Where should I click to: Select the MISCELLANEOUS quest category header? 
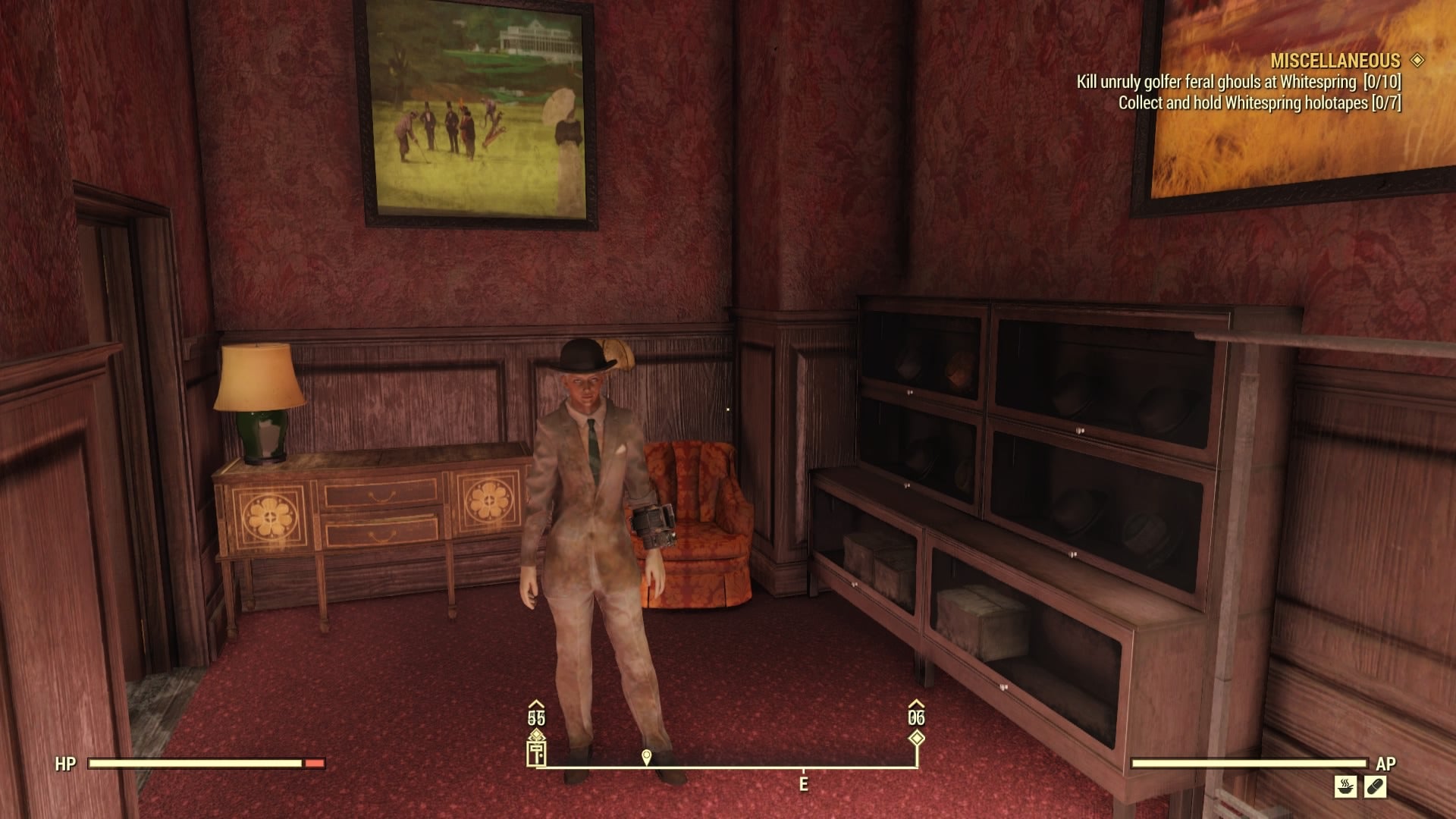tap(1335, 61)
